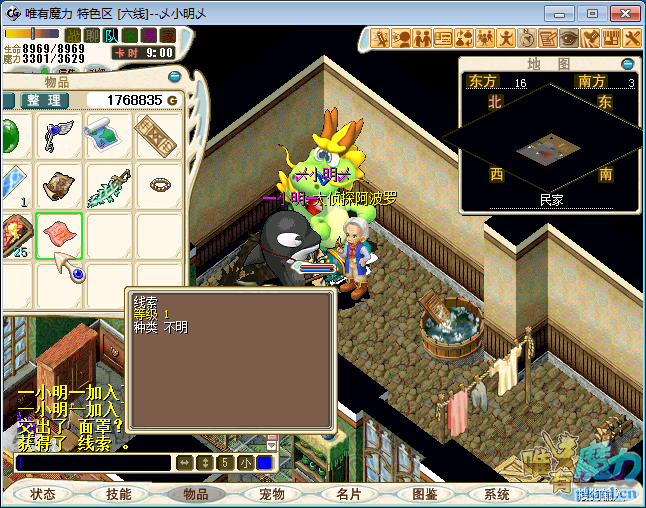Image resolution: width=646 pixels, height=508 pixels.
Task: Open the 系统 system menu
Action: (x=497, y=494)
